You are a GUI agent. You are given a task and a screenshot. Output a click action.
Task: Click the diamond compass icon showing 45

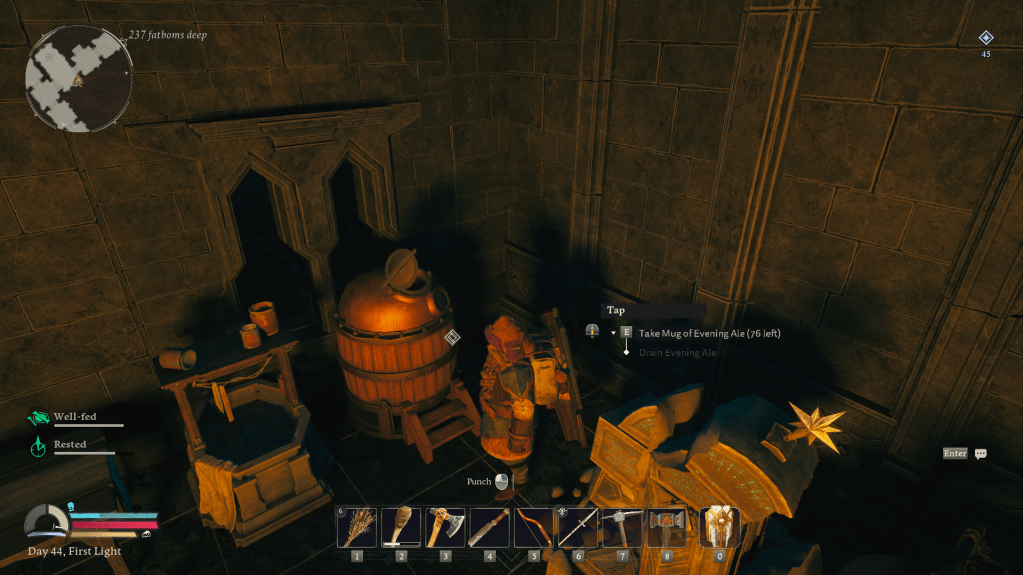pyautogui.click(x=985, y=39)
